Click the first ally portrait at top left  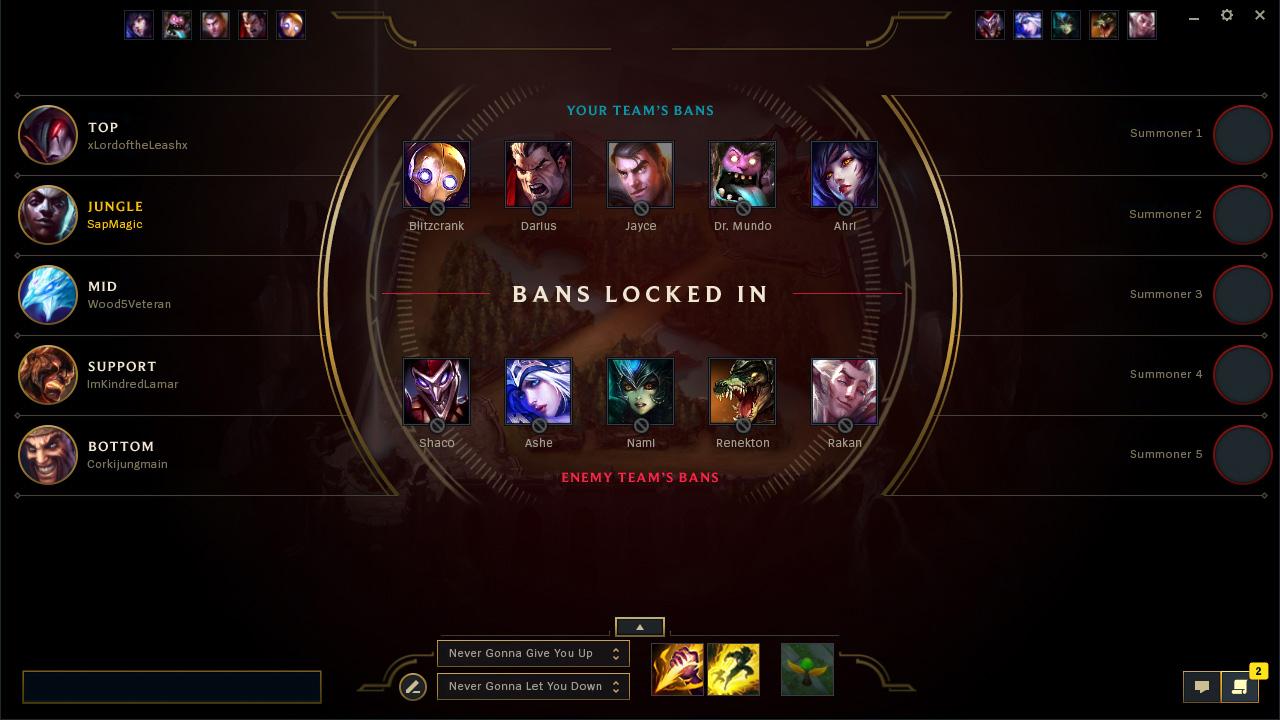[139, 25]
